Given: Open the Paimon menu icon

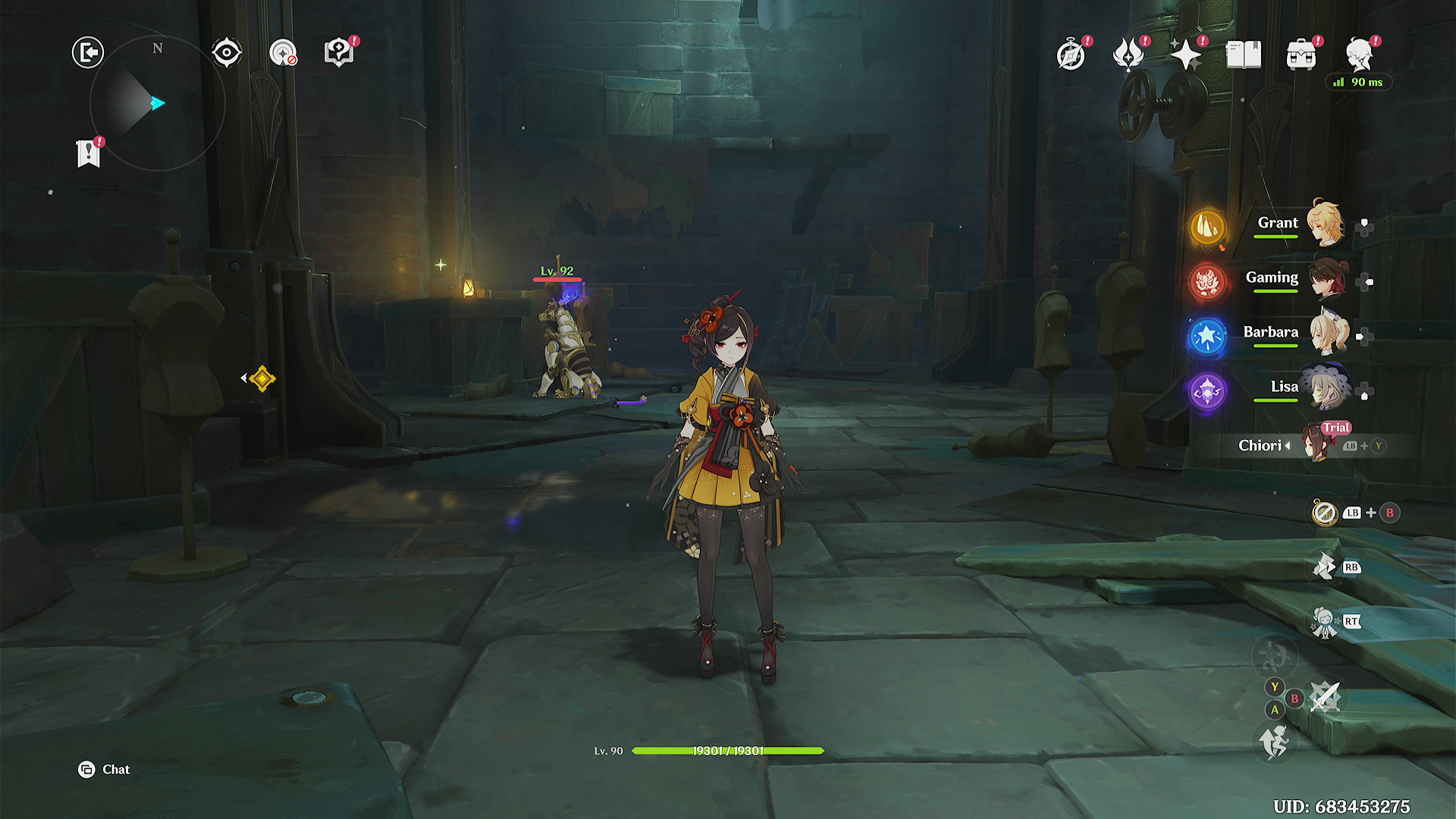Looking at the screenshot, I should click(1360, 55).
